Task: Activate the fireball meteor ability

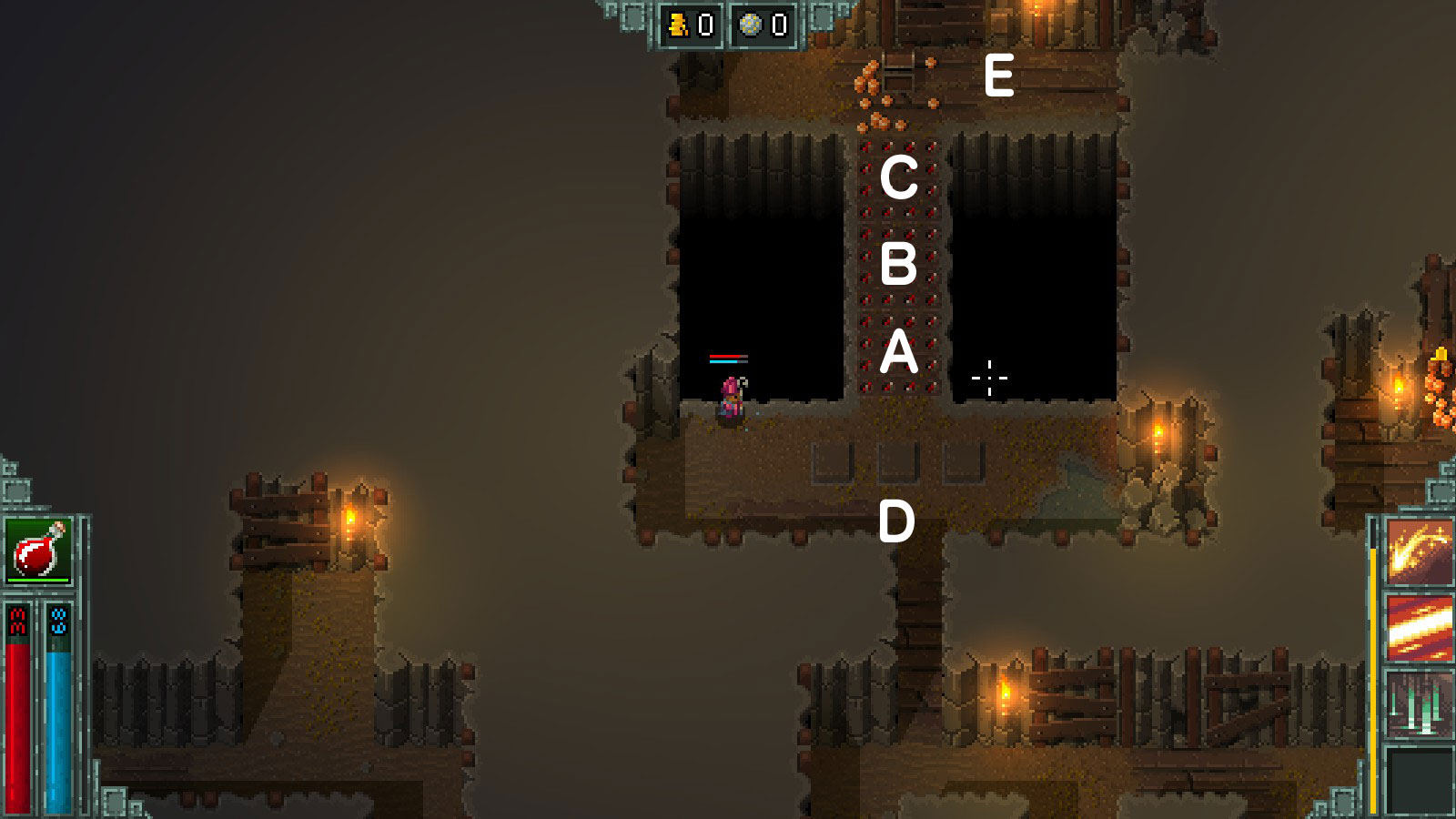Action: click(1419, 551)
